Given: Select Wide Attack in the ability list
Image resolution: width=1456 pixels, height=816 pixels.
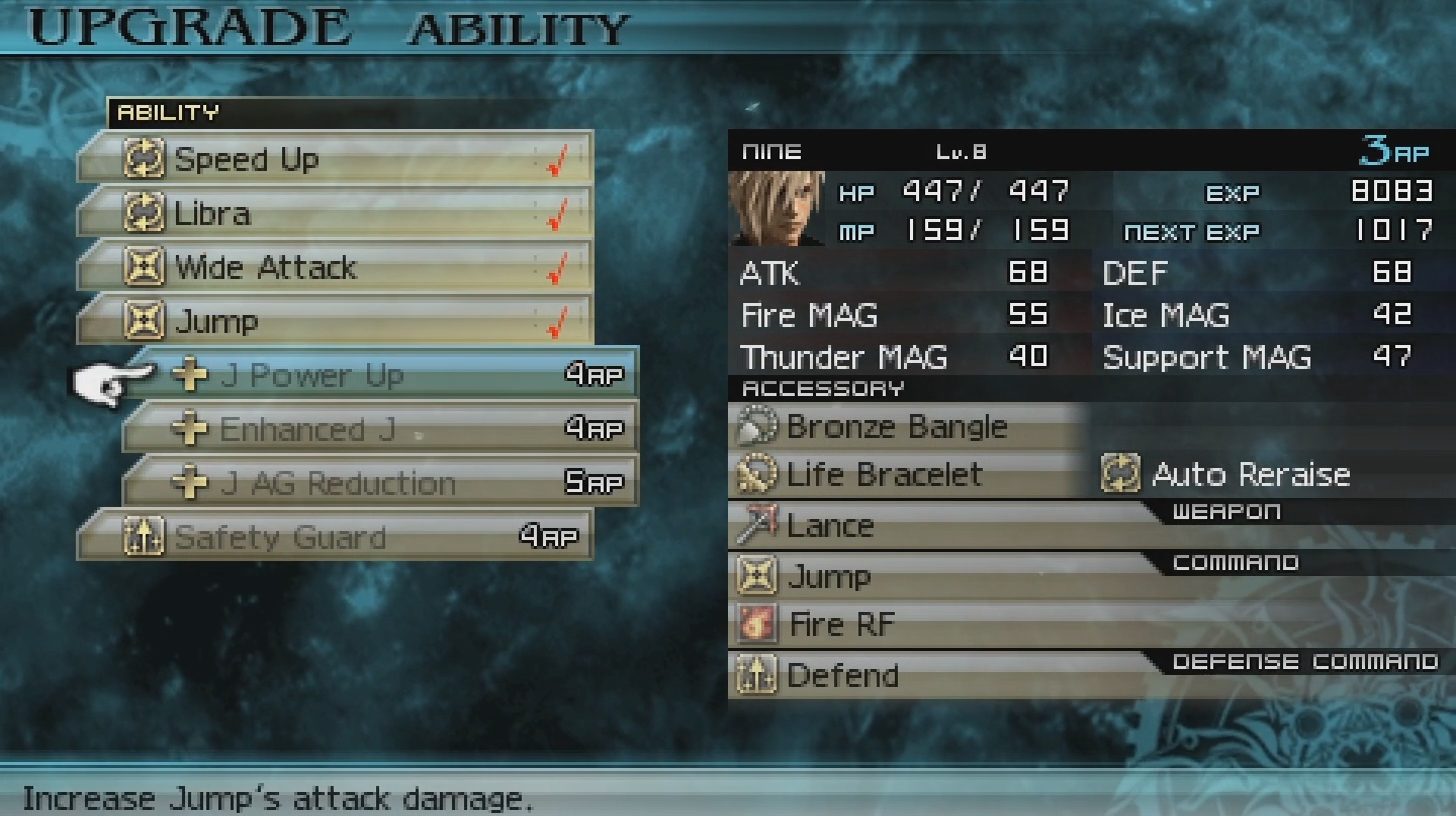Looking at the screenshot, I should tap(335, 267).
